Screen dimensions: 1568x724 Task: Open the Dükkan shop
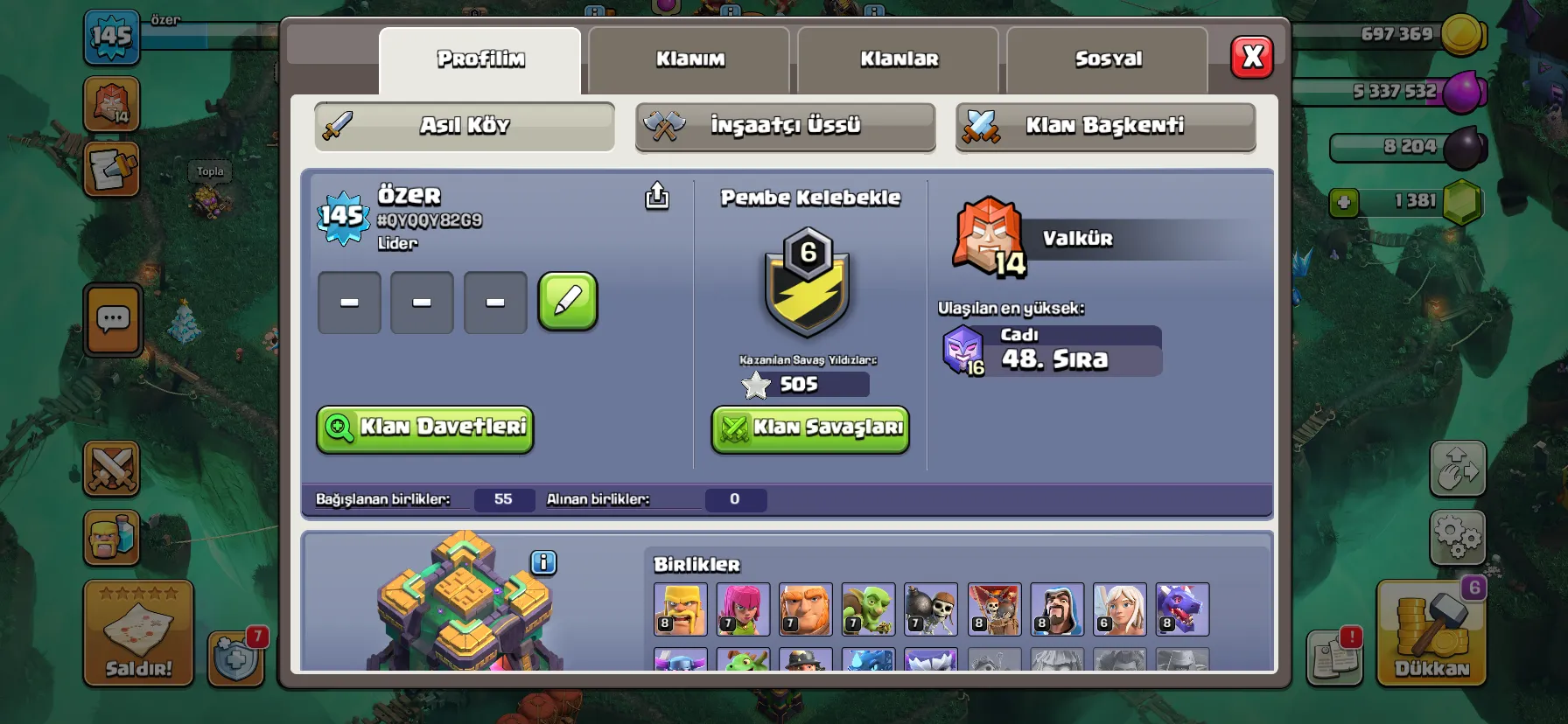(x=1431, y=634)
